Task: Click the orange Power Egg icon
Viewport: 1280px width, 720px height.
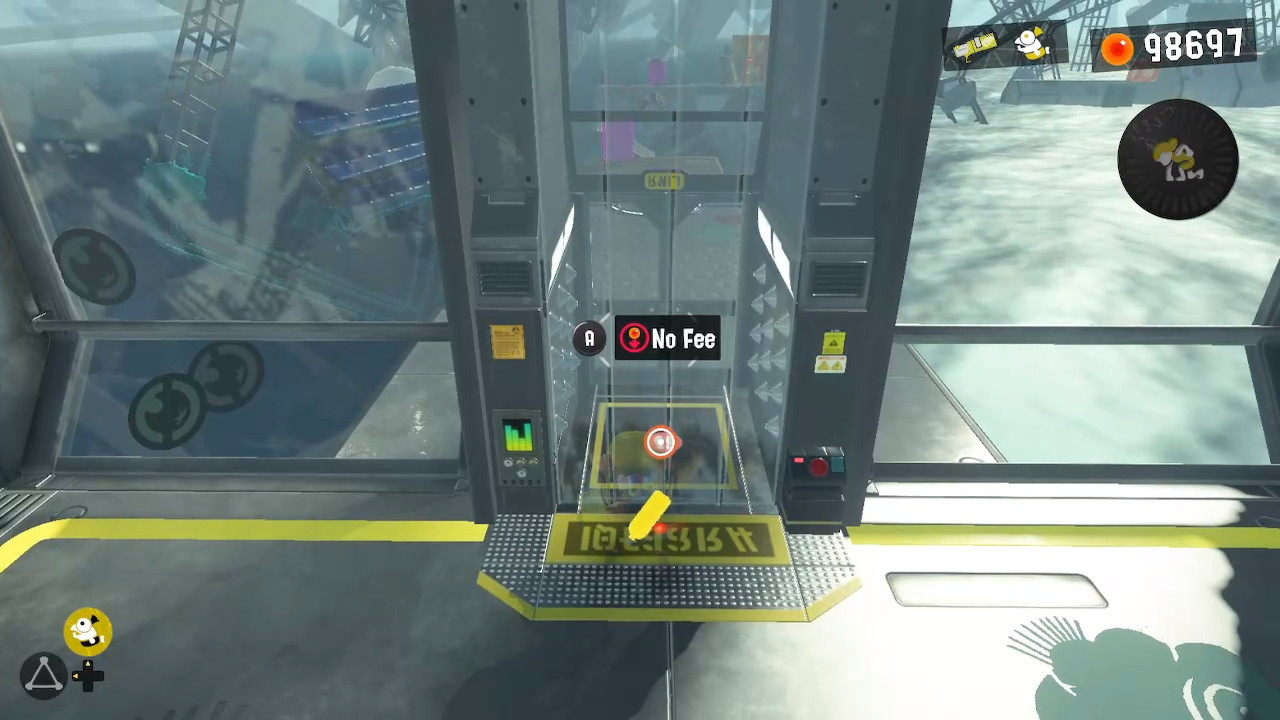Action: [1117, 47]
